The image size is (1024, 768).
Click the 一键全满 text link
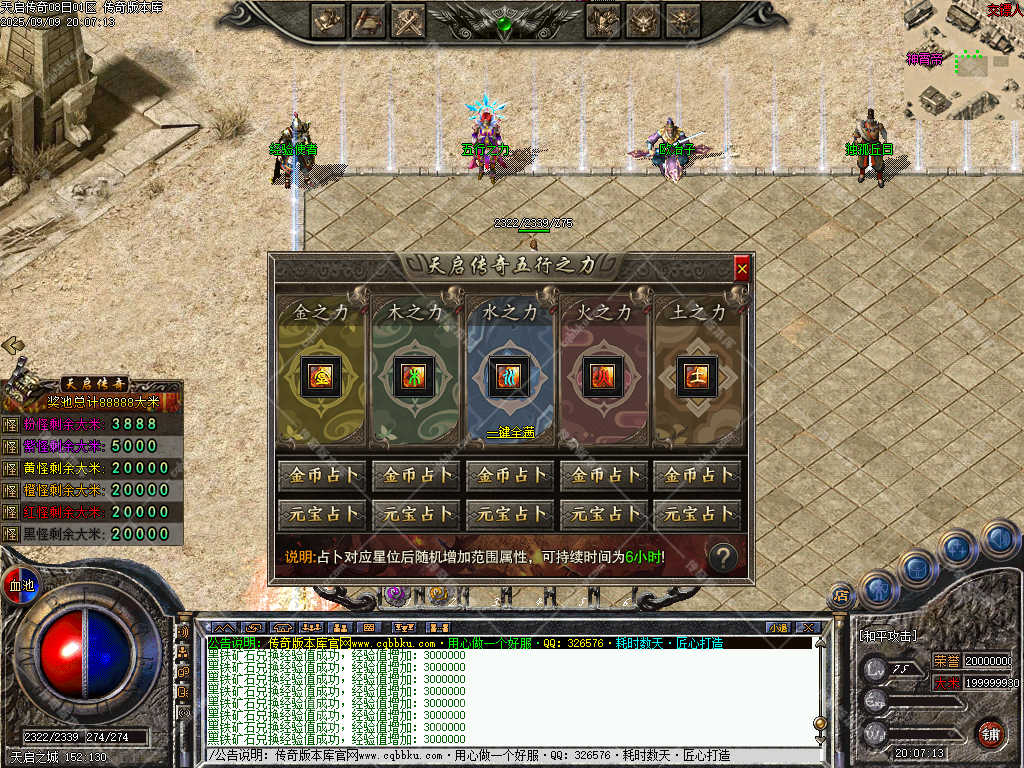coord(511,432)
